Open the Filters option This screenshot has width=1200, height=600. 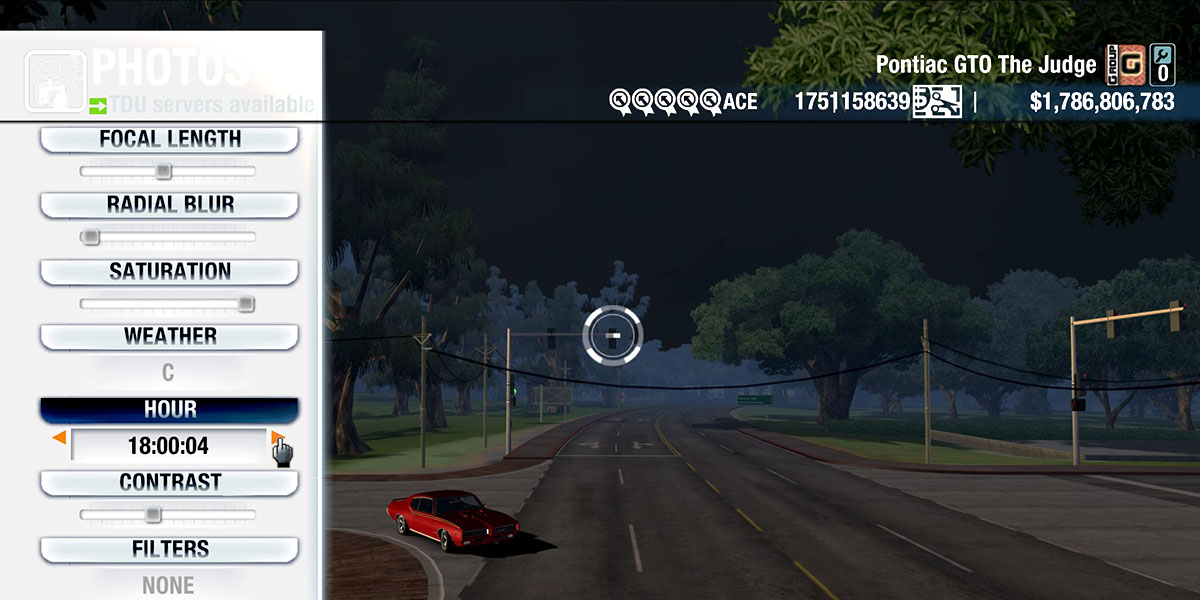169,549
